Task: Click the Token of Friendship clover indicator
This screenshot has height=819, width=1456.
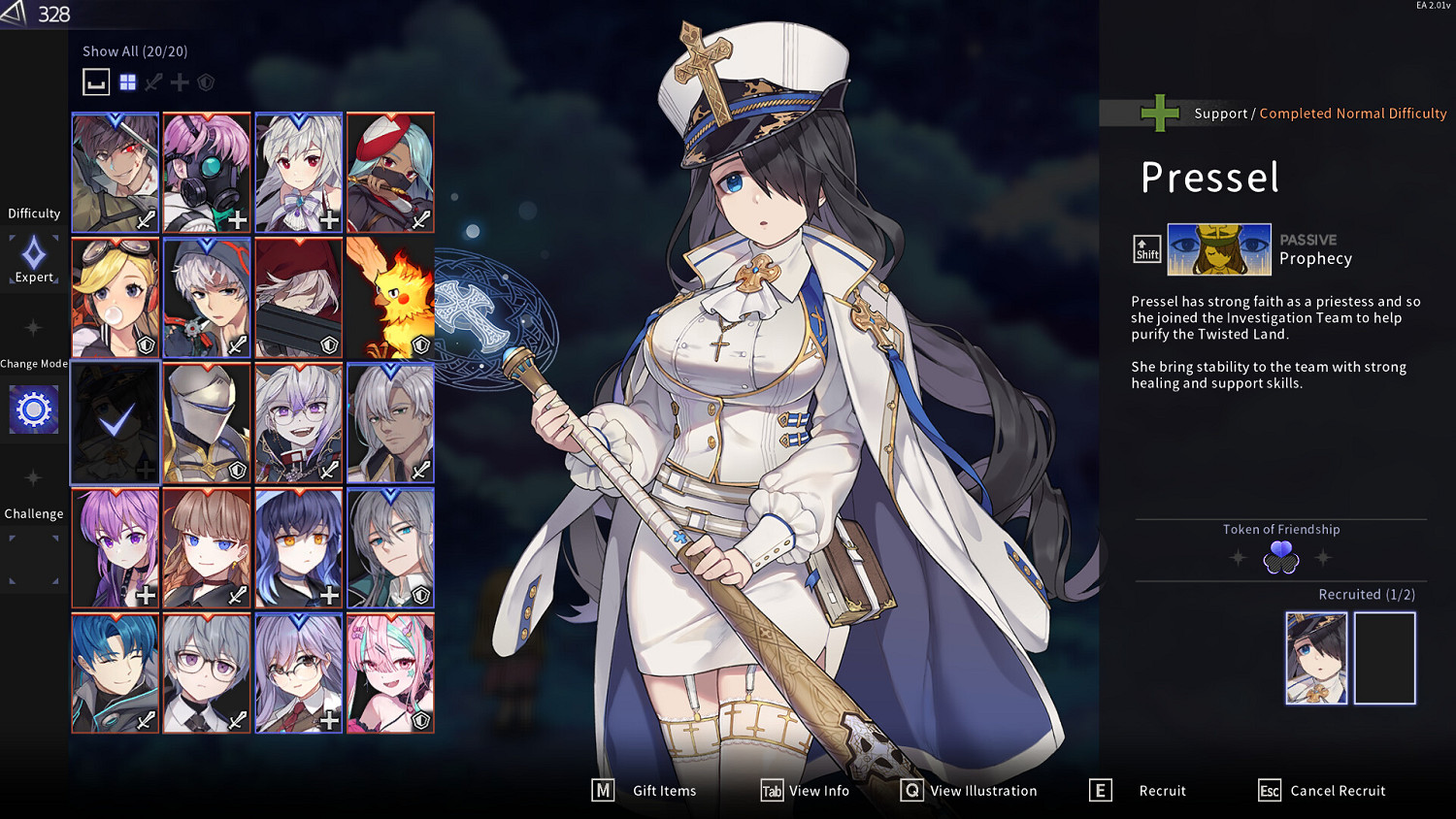Action: [x=1280, y=555]
